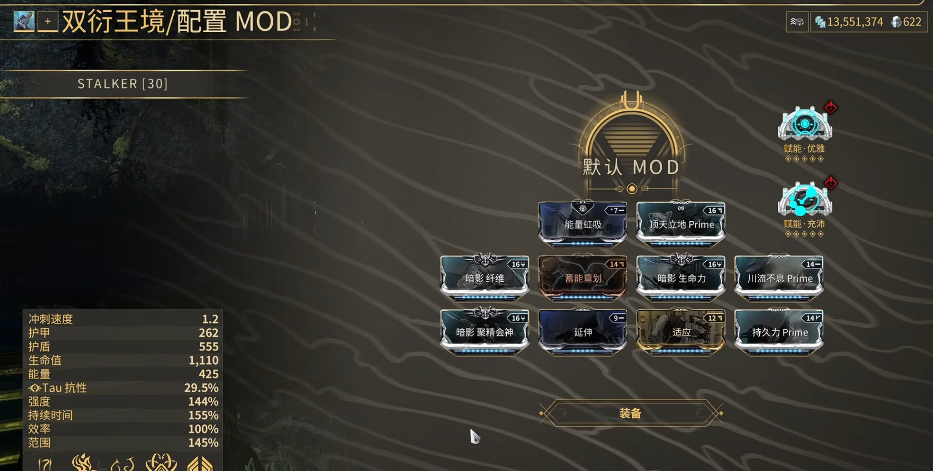This screenshot has width=933, height=471.
Task: Click the credits balance 13,551,374
Action: tap(848, 21)
